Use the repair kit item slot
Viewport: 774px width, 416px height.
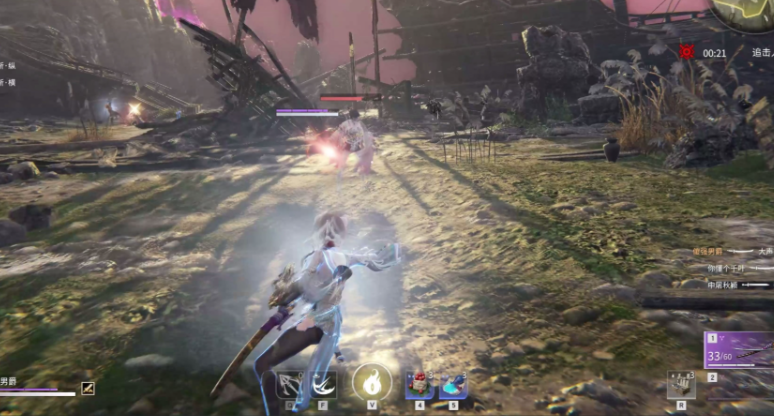click(681, 384)
